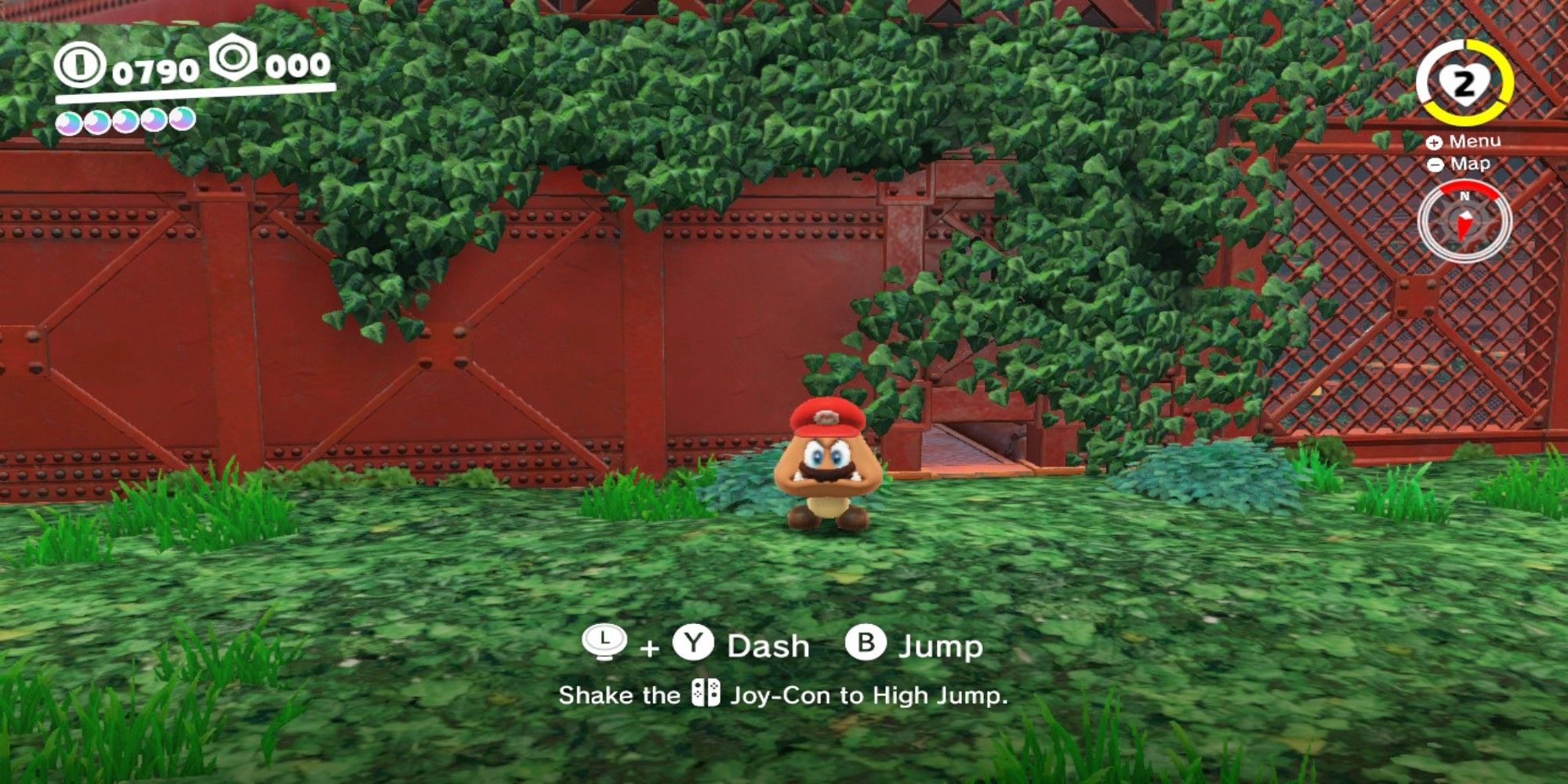Toggle the minus Map control

point(1436,164)
